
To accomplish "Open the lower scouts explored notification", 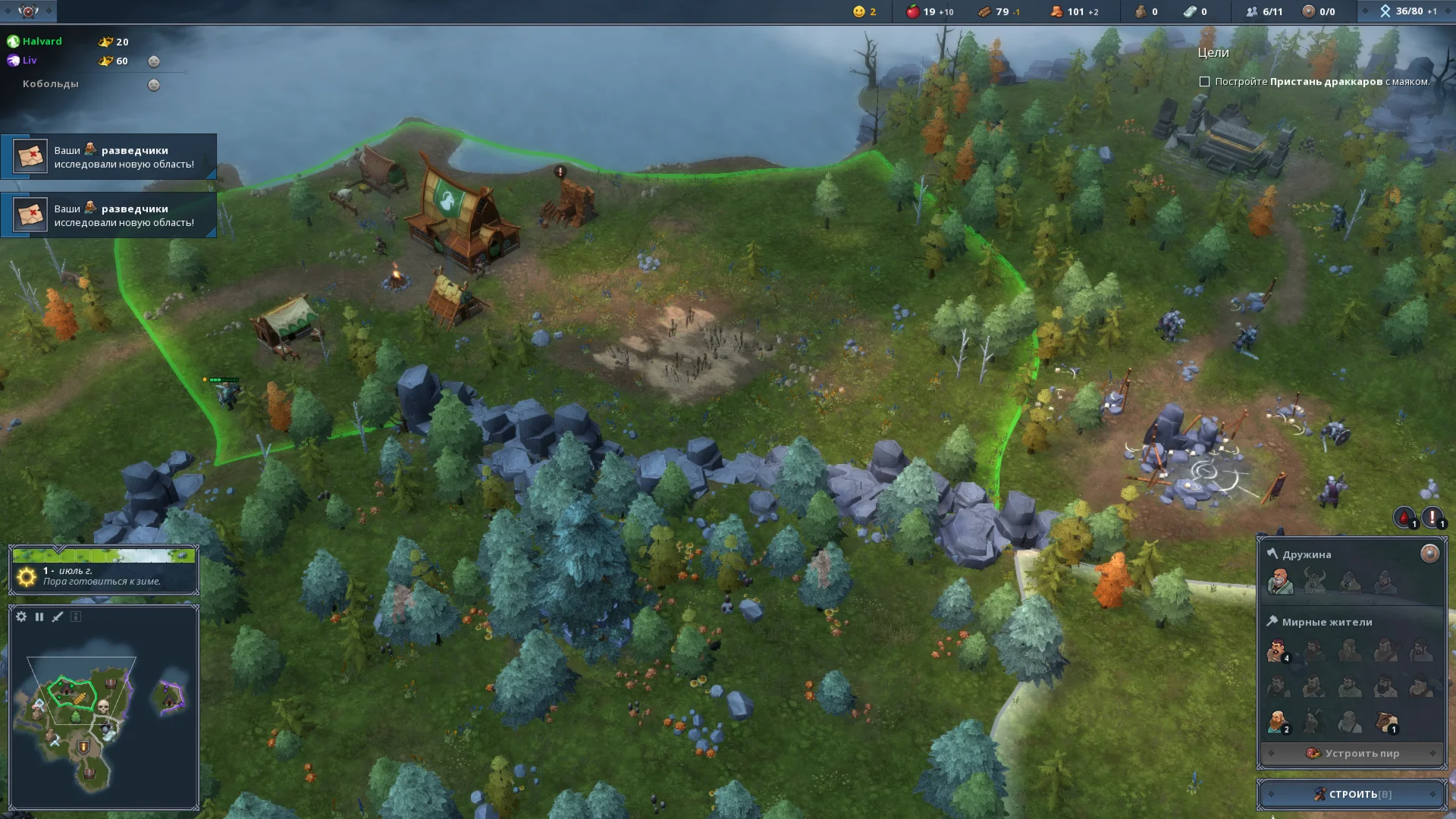I will coord(108,215).
